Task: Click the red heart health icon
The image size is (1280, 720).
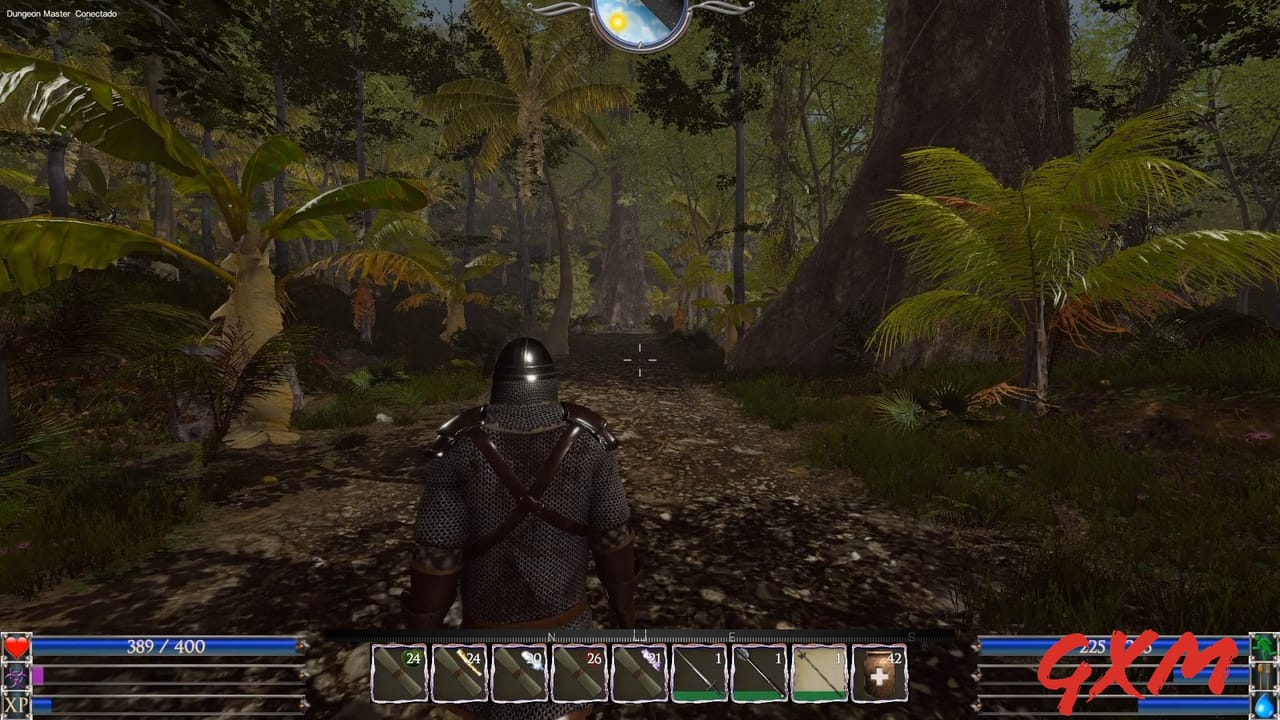Action: [x=14, y=648]
